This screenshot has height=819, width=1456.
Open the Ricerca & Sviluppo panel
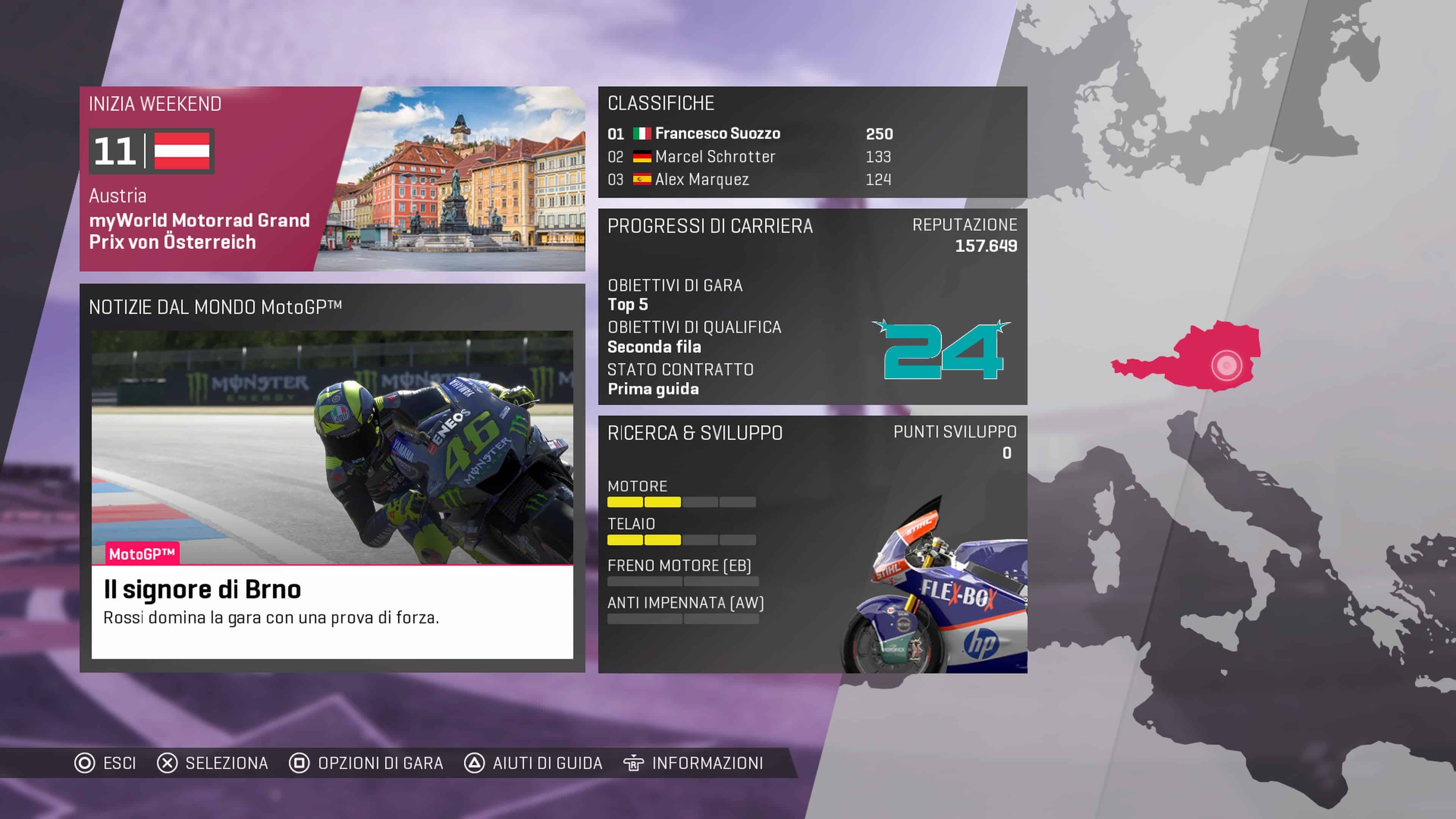[x=812, y=544]
